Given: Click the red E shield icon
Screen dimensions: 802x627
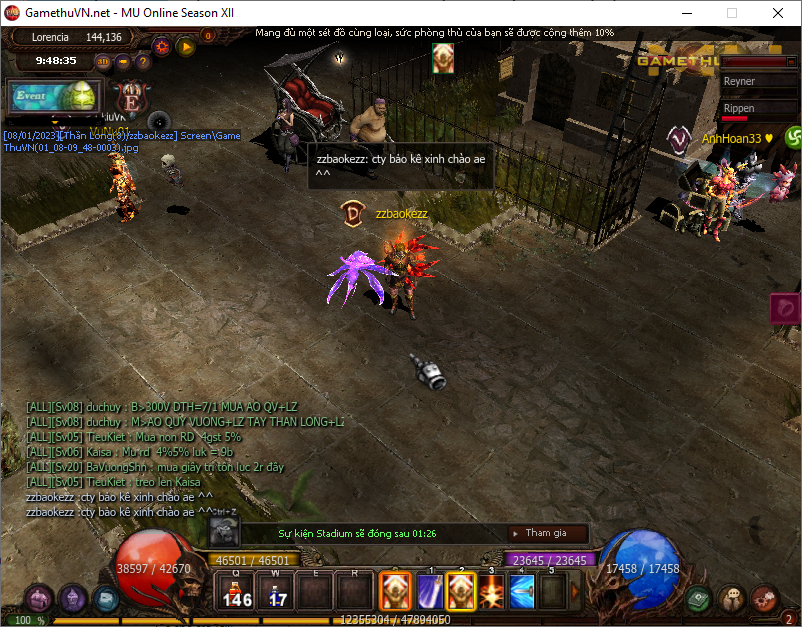Looking at the screenshot, I should click(130, 98).
